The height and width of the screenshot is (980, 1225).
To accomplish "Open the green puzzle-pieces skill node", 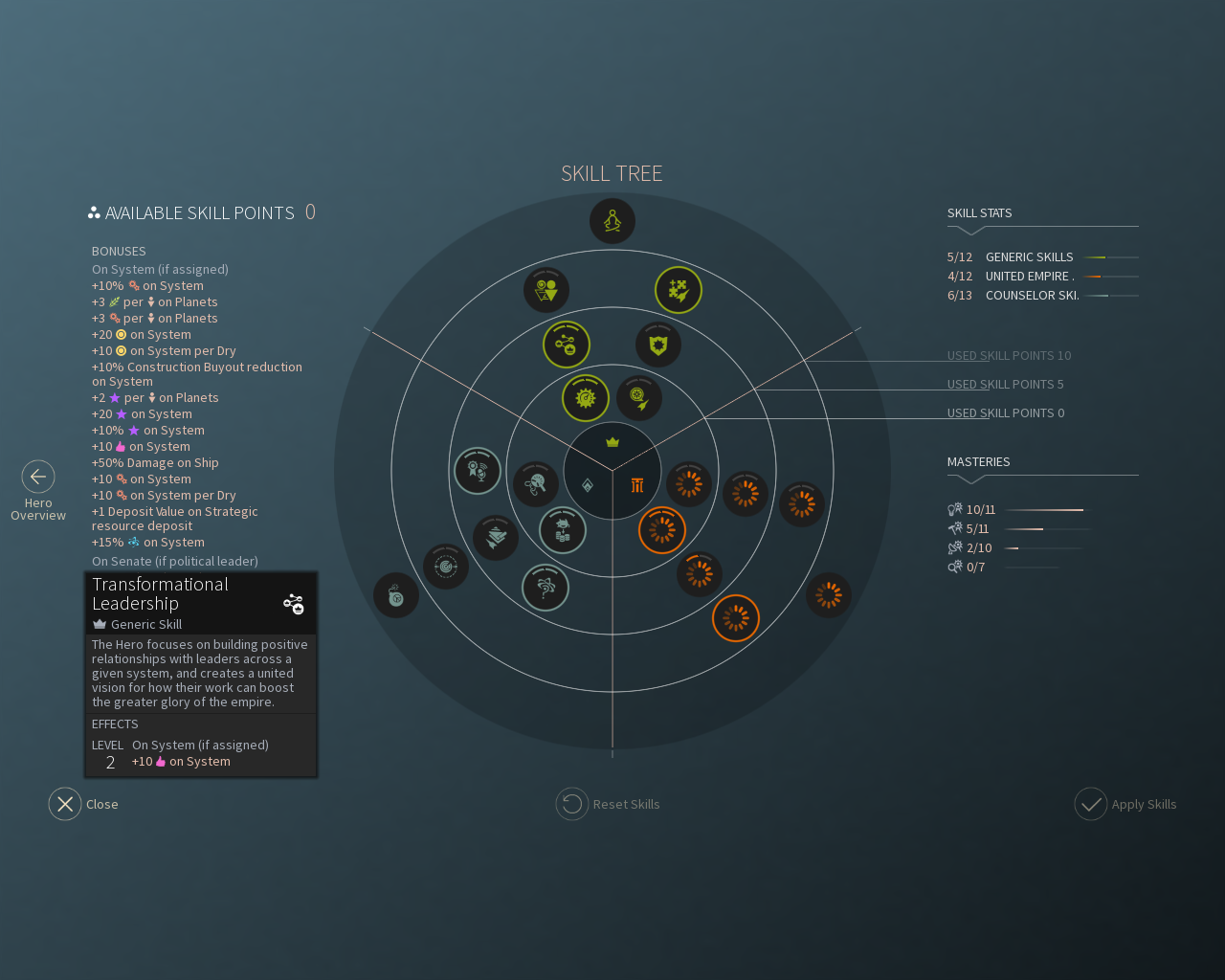I will (x=678, y=289).
